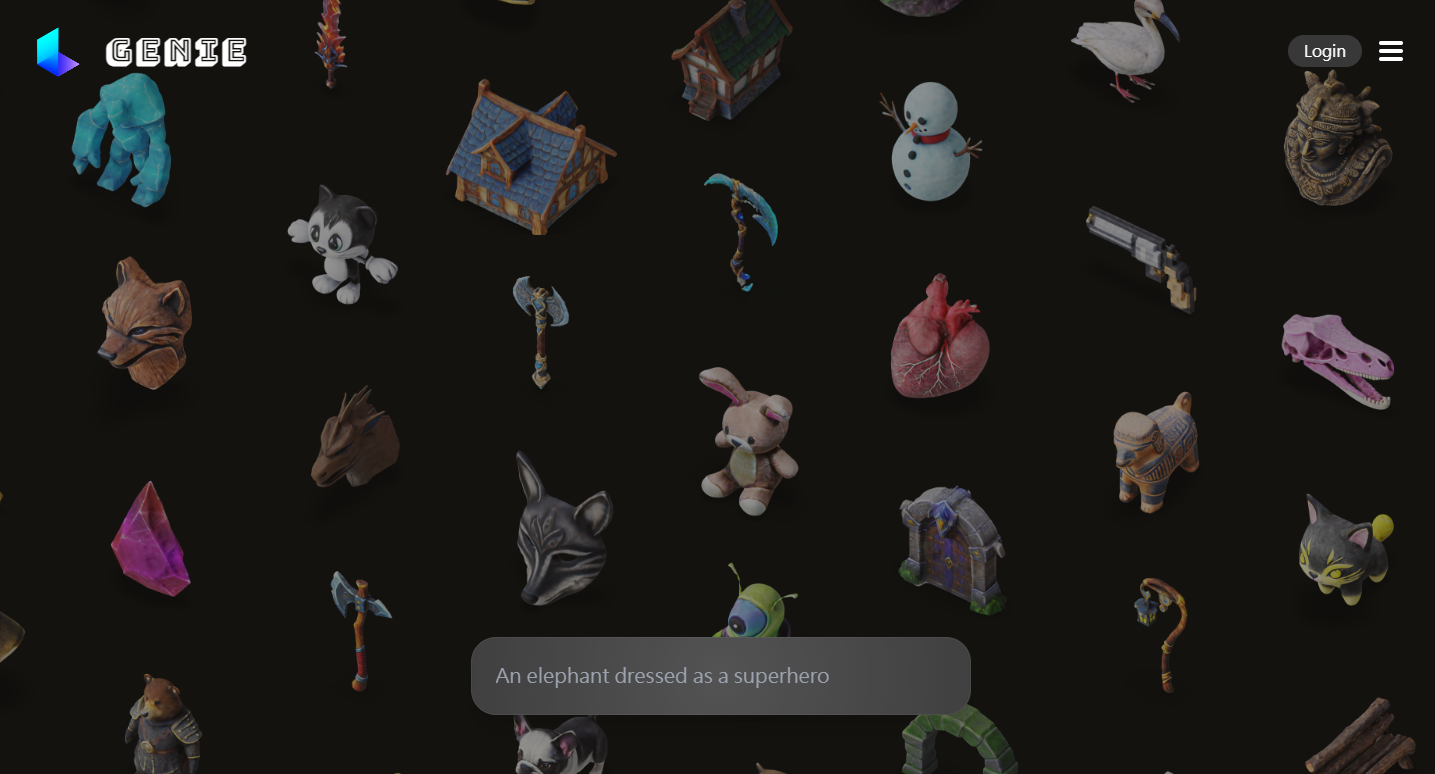Open the pink crocodile skull model
This screenshot has height=774, width=1435.
pyautogui.click(x=1337, y=357)
